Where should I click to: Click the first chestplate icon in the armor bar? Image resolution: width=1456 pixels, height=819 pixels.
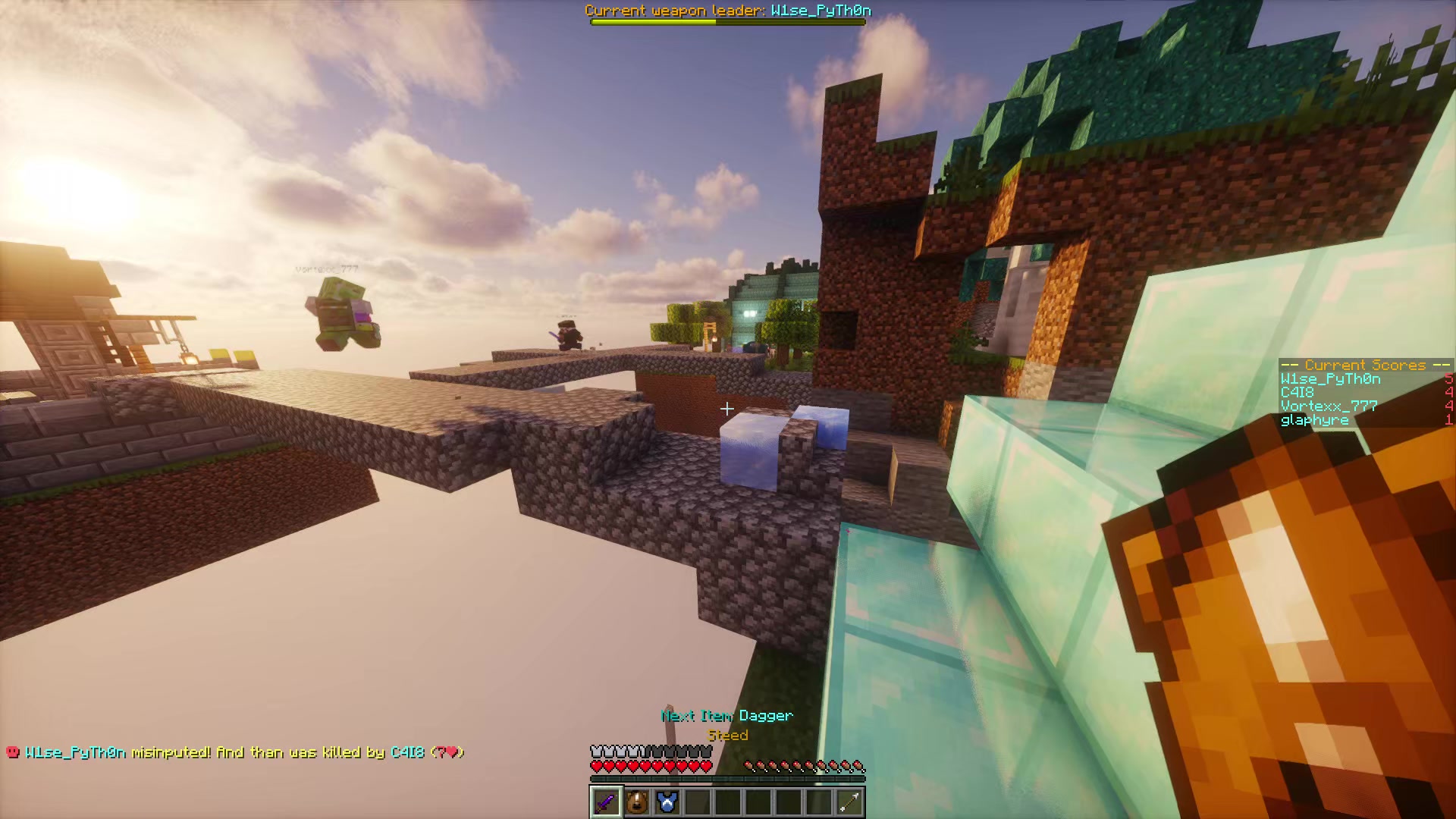pos(595,751)
